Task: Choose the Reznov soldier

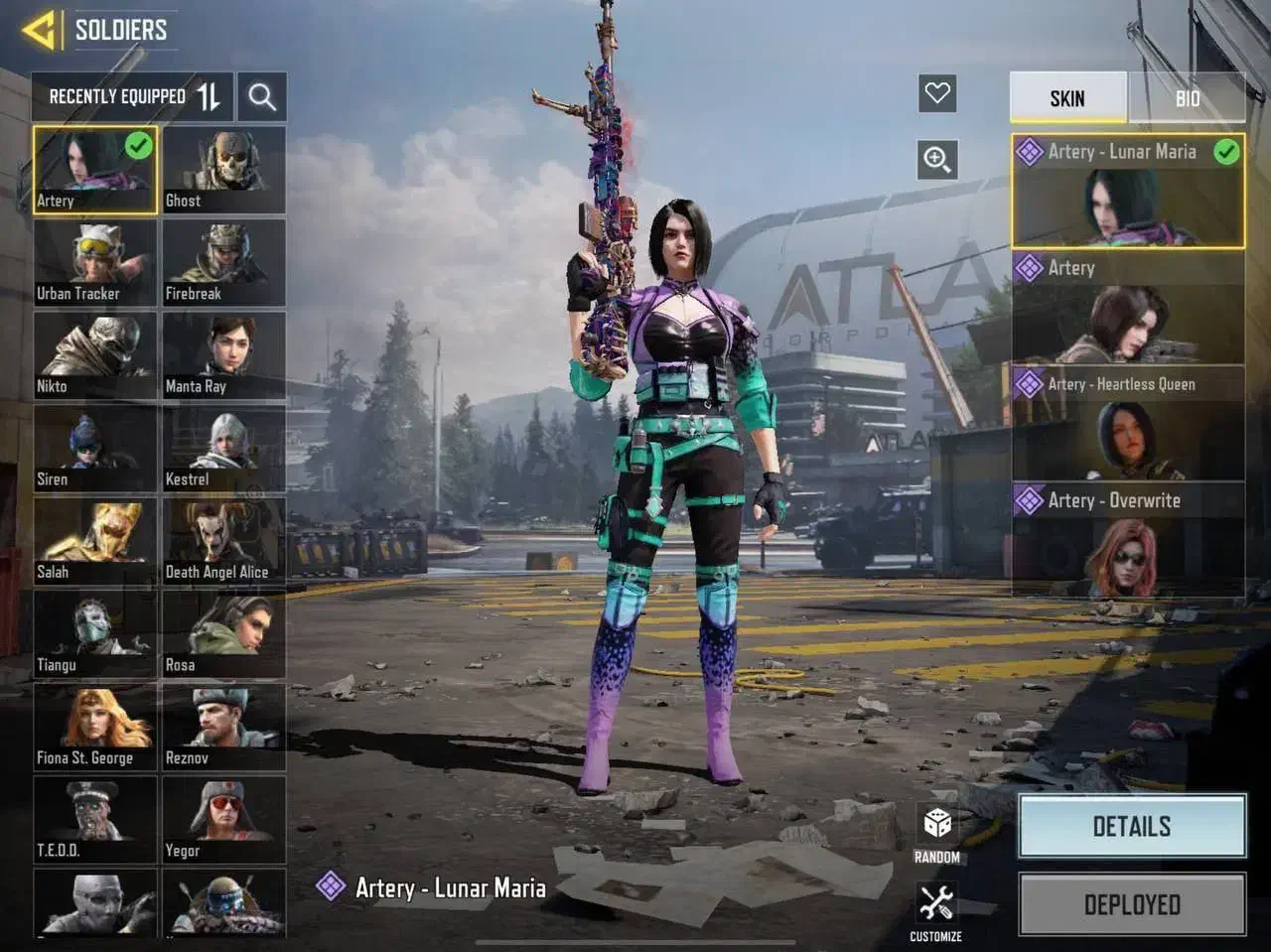Action: pos(223,728)
